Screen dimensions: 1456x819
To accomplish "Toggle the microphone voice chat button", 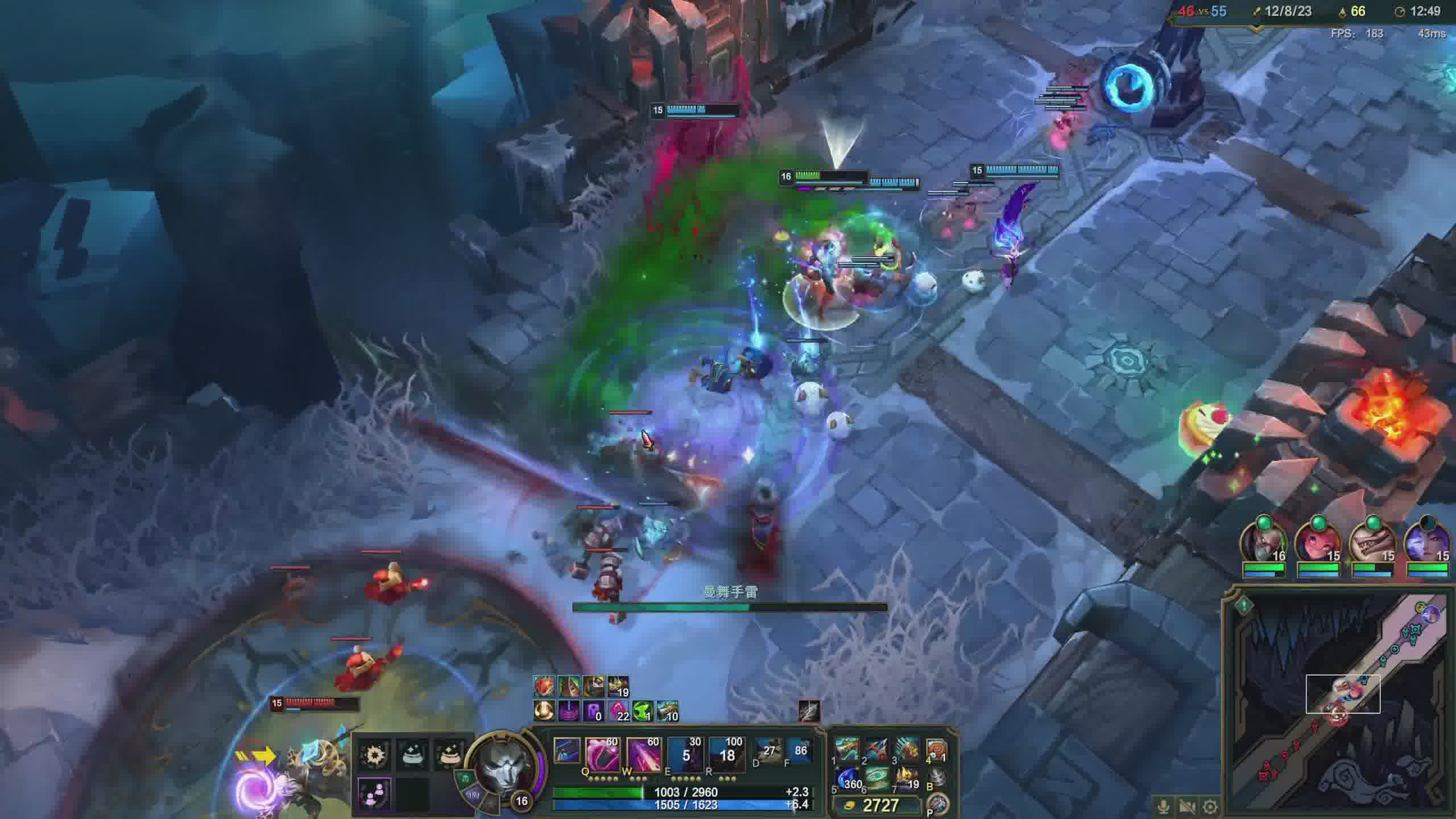I will (1164, 806).
